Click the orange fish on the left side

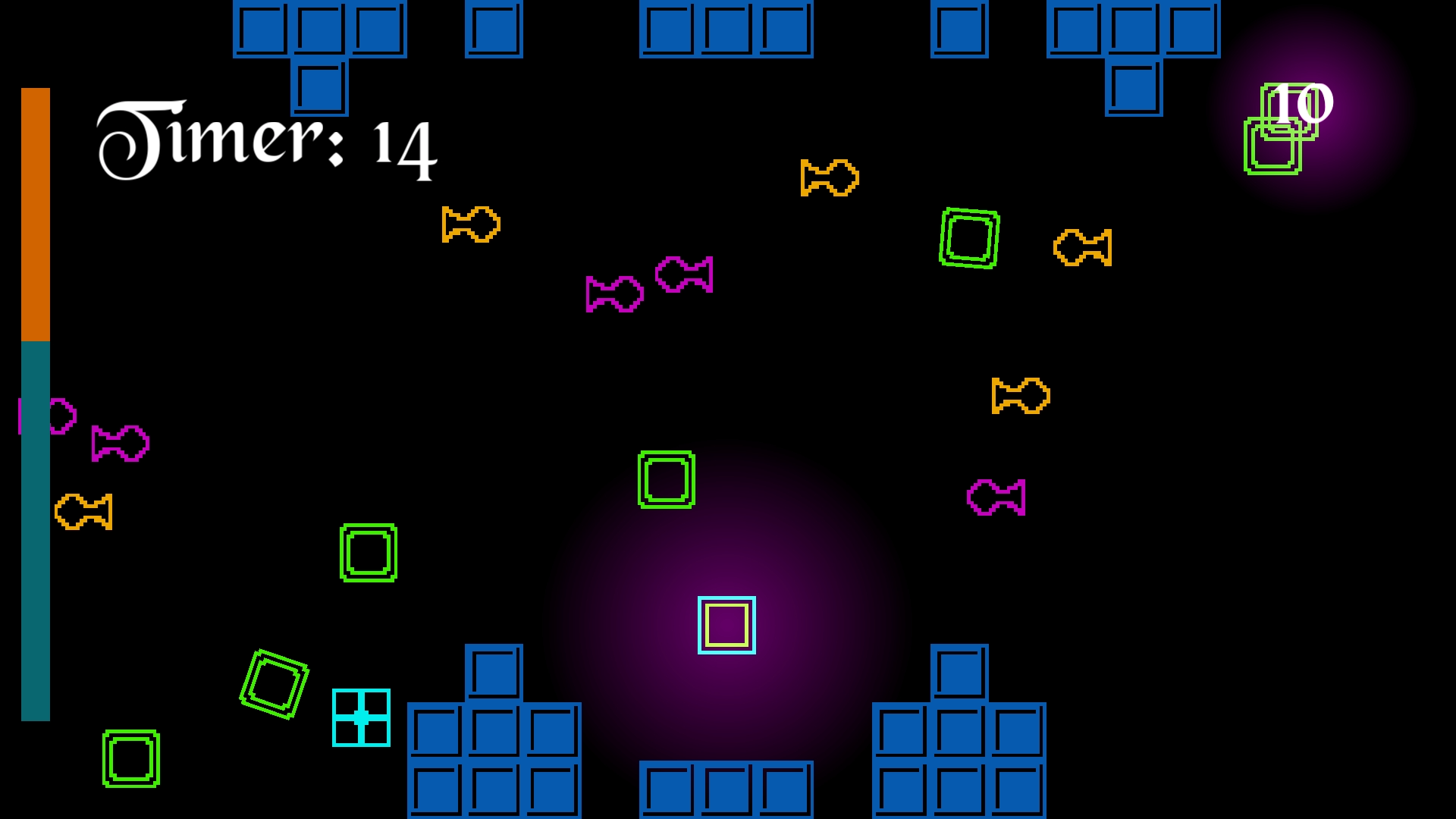pyautogui.click(x=83, y=512)
